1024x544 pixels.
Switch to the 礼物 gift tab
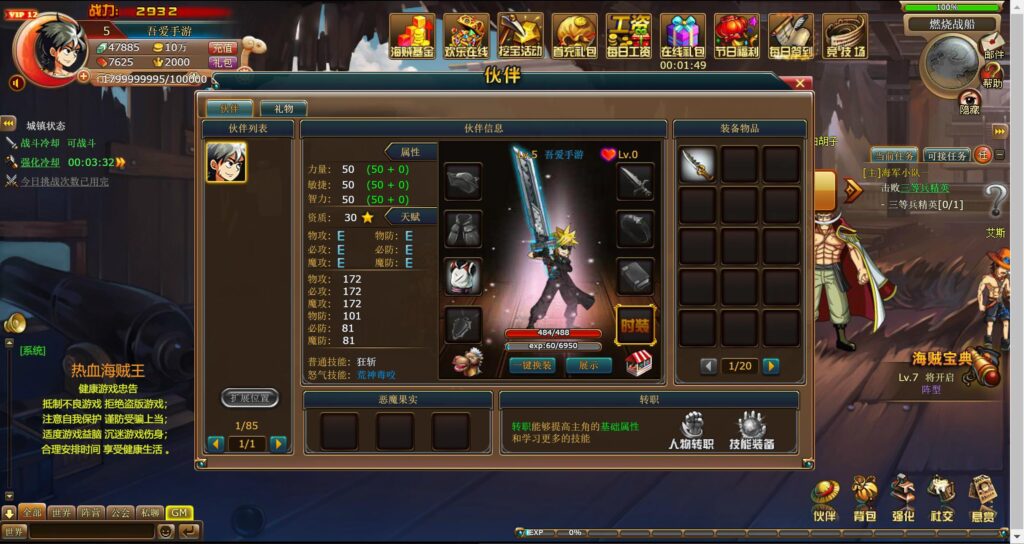(283, 108)
